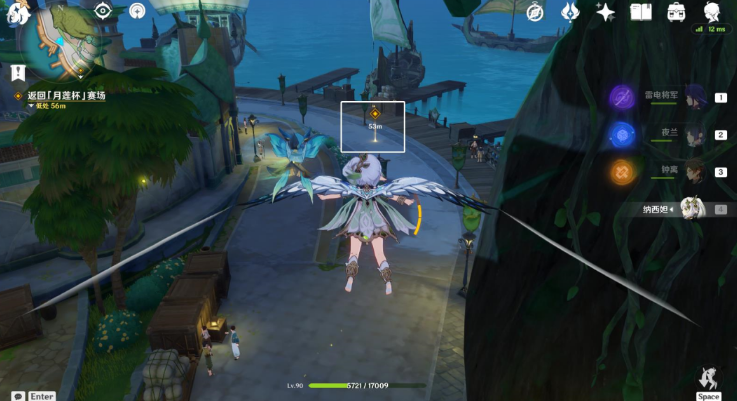Open the Paimon menu icon

17,12
